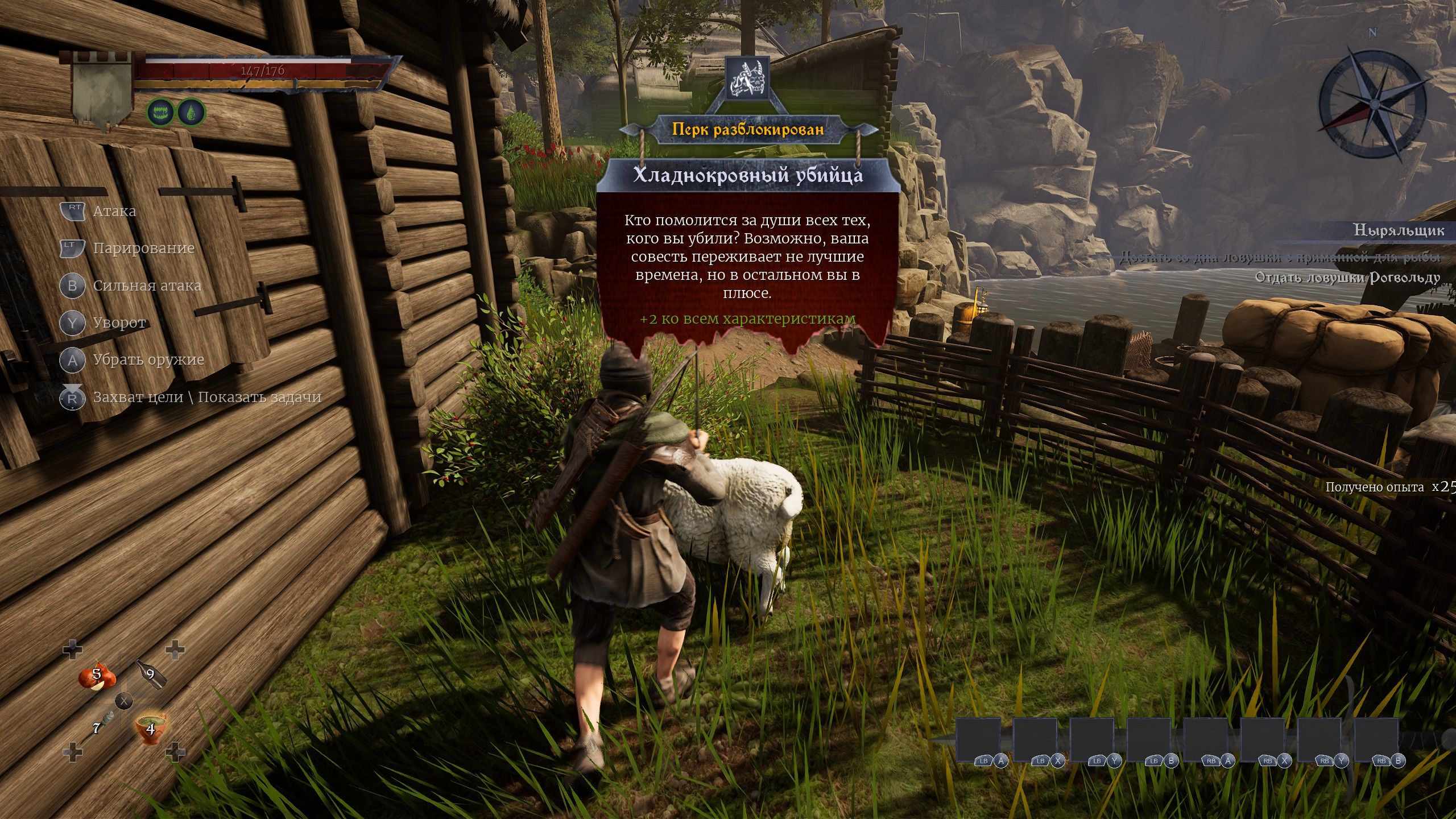
Task: Click the Перк разблокирован banner
Action: (747, 129)
